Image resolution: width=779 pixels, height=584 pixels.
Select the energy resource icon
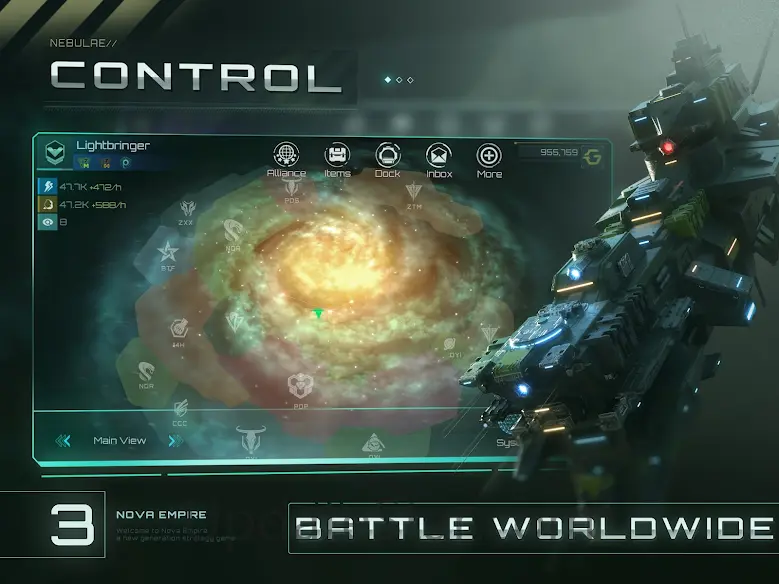[46, 186]
